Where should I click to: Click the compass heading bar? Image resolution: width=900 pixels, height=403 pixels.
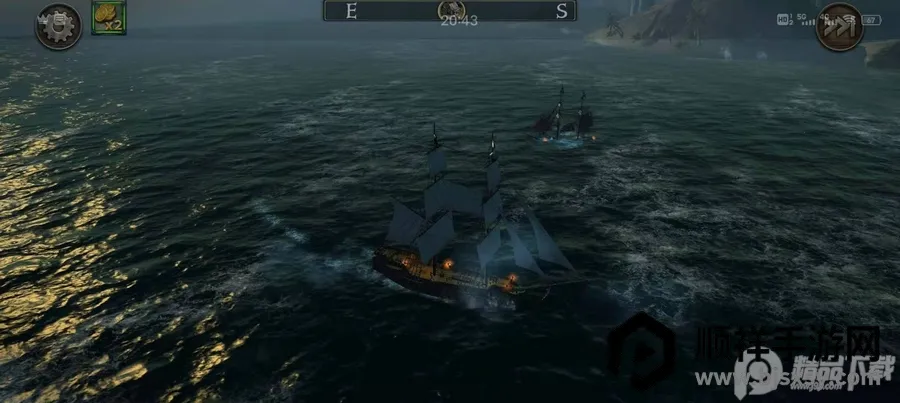[463, 11]
